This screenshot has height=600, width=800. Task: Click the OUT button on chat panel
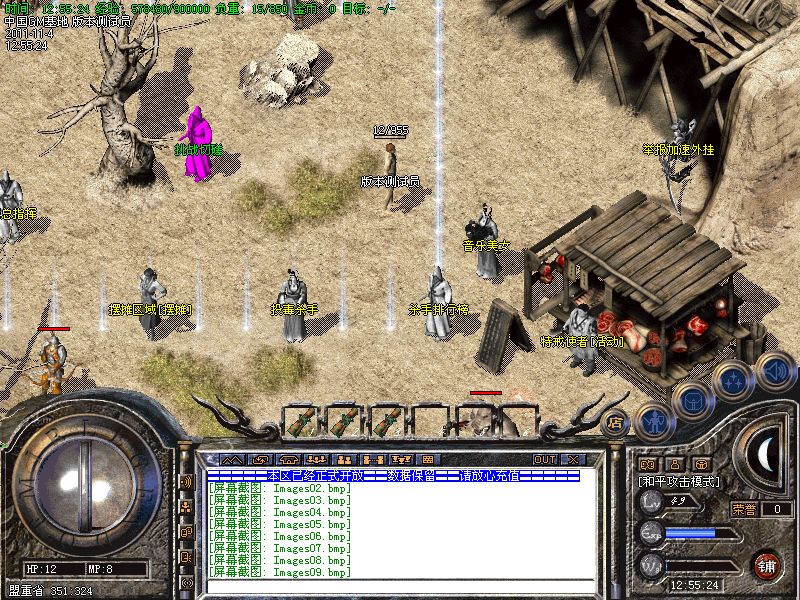click(544, 459)
